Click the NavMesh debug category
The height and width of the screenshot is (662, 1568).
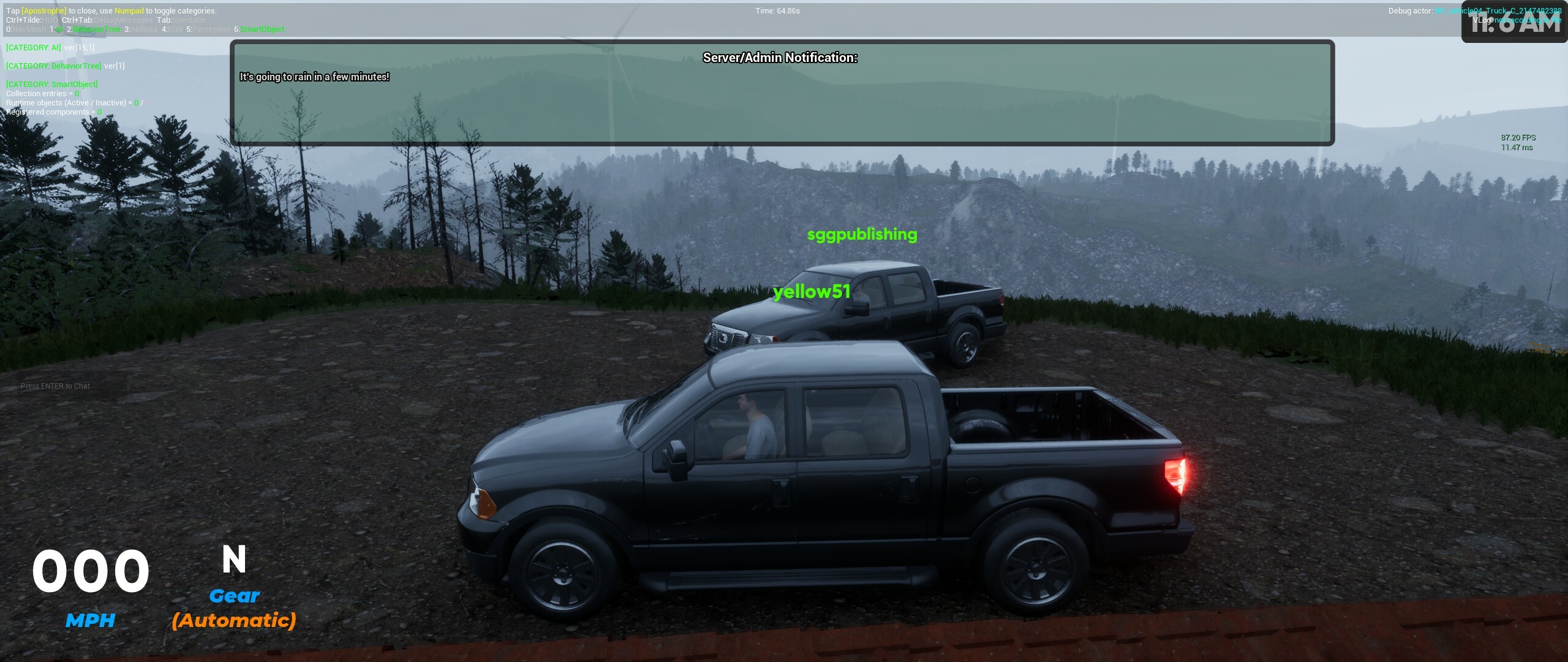coord(26,29)
